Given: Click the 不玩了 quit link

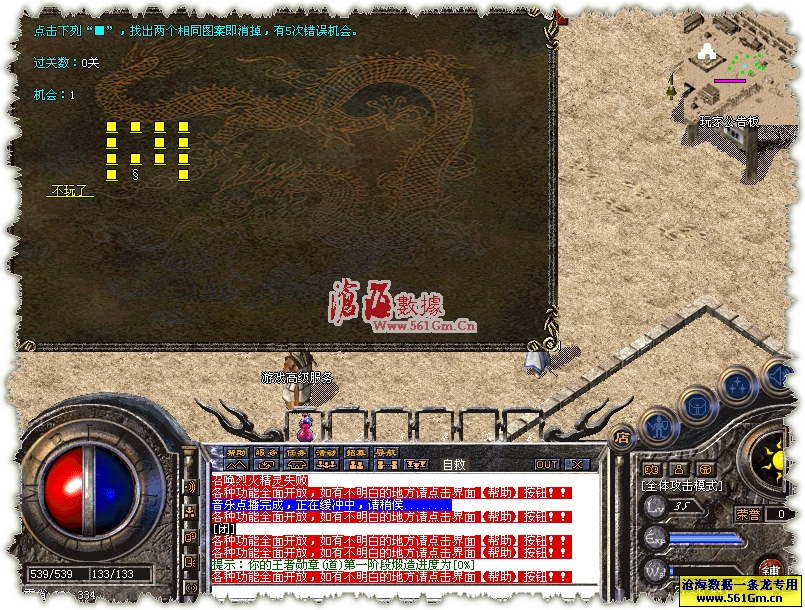Looking at the screenshot, I should click(x=69, y=190).
